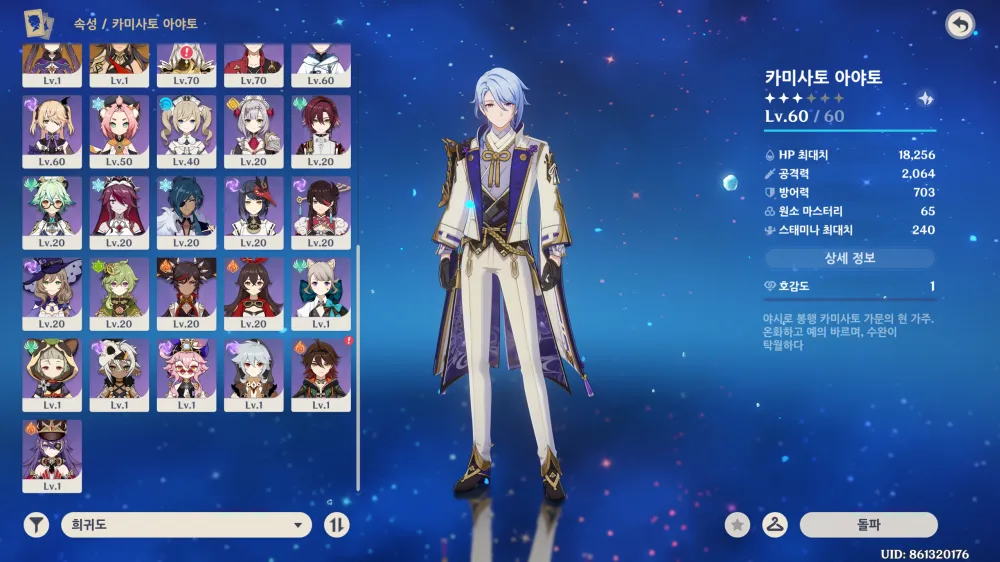Pick Razor's Lv.1 portrait
The height and width of the screenshot is (562, 1000).
(x=253, y=374)
